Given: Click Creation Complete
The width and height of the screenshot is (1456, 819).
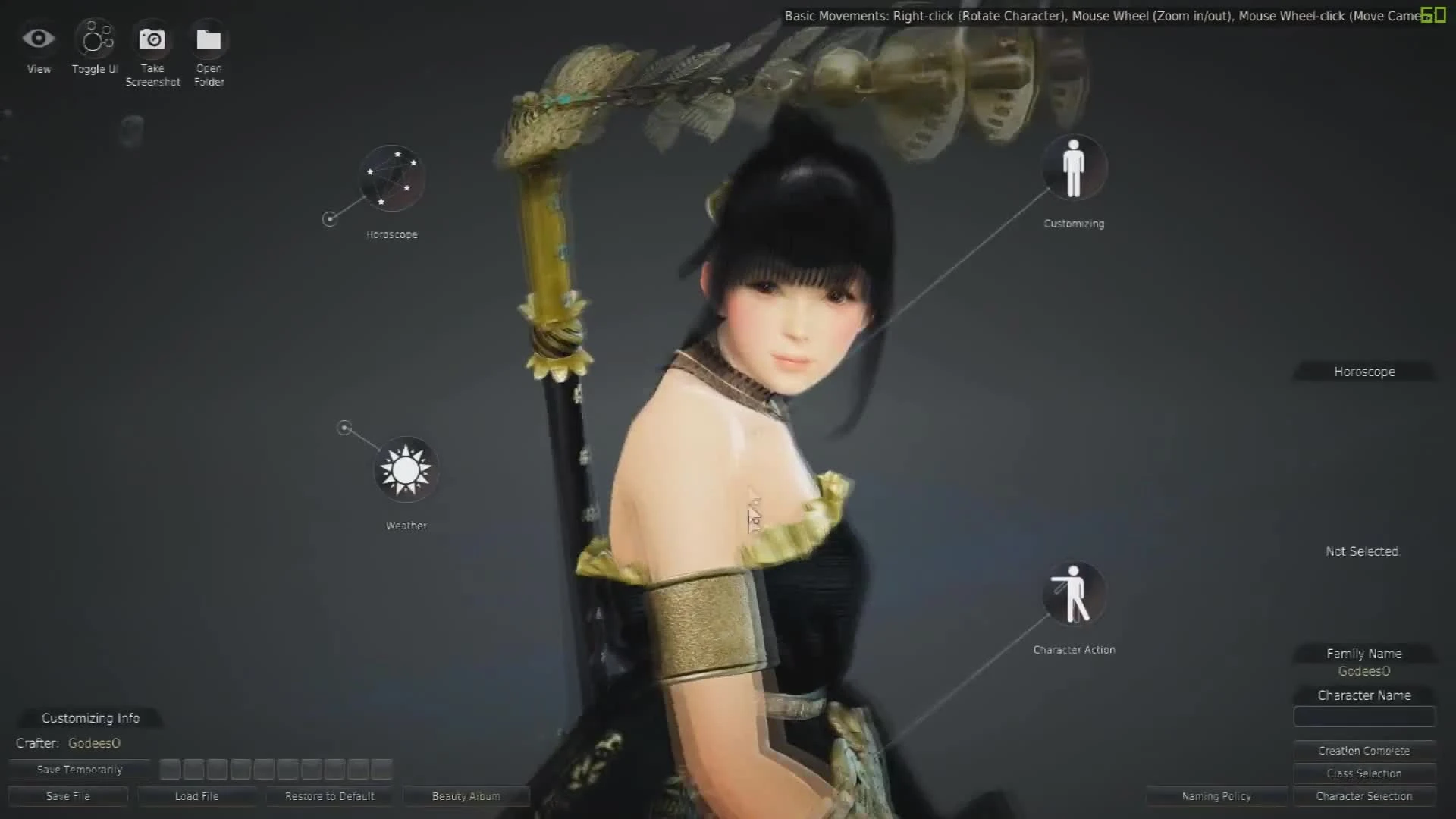Looking at the screenshot, I should [x=1363, y=750].
